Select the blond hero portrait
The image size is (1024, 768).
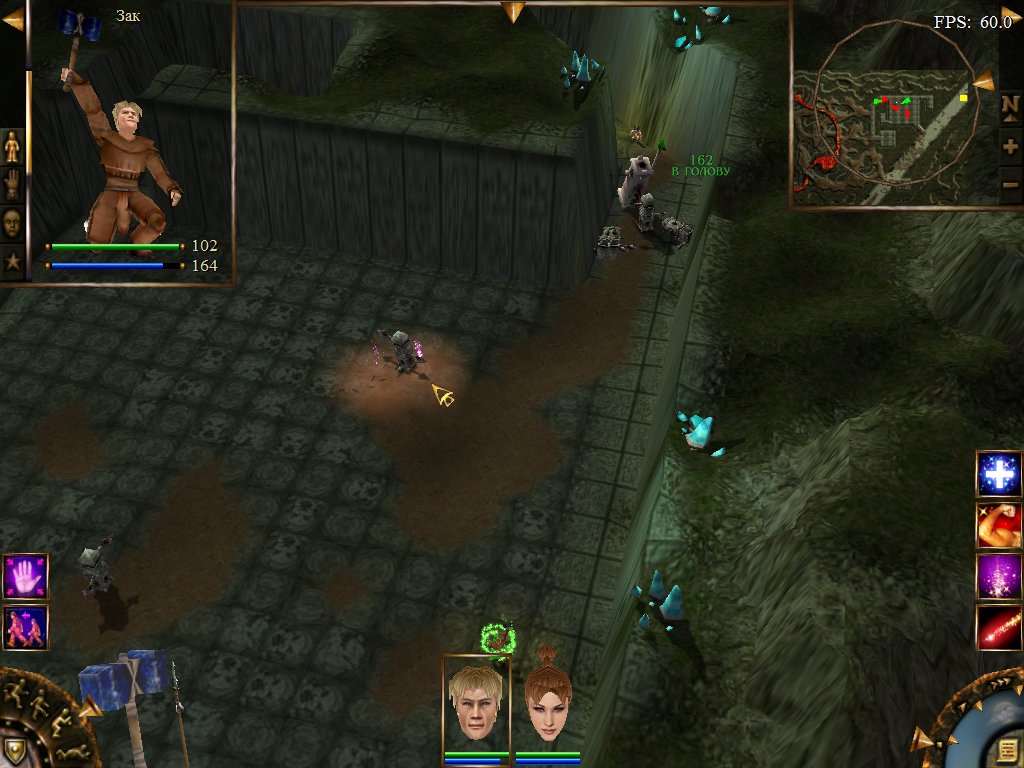tap(476, 701)
